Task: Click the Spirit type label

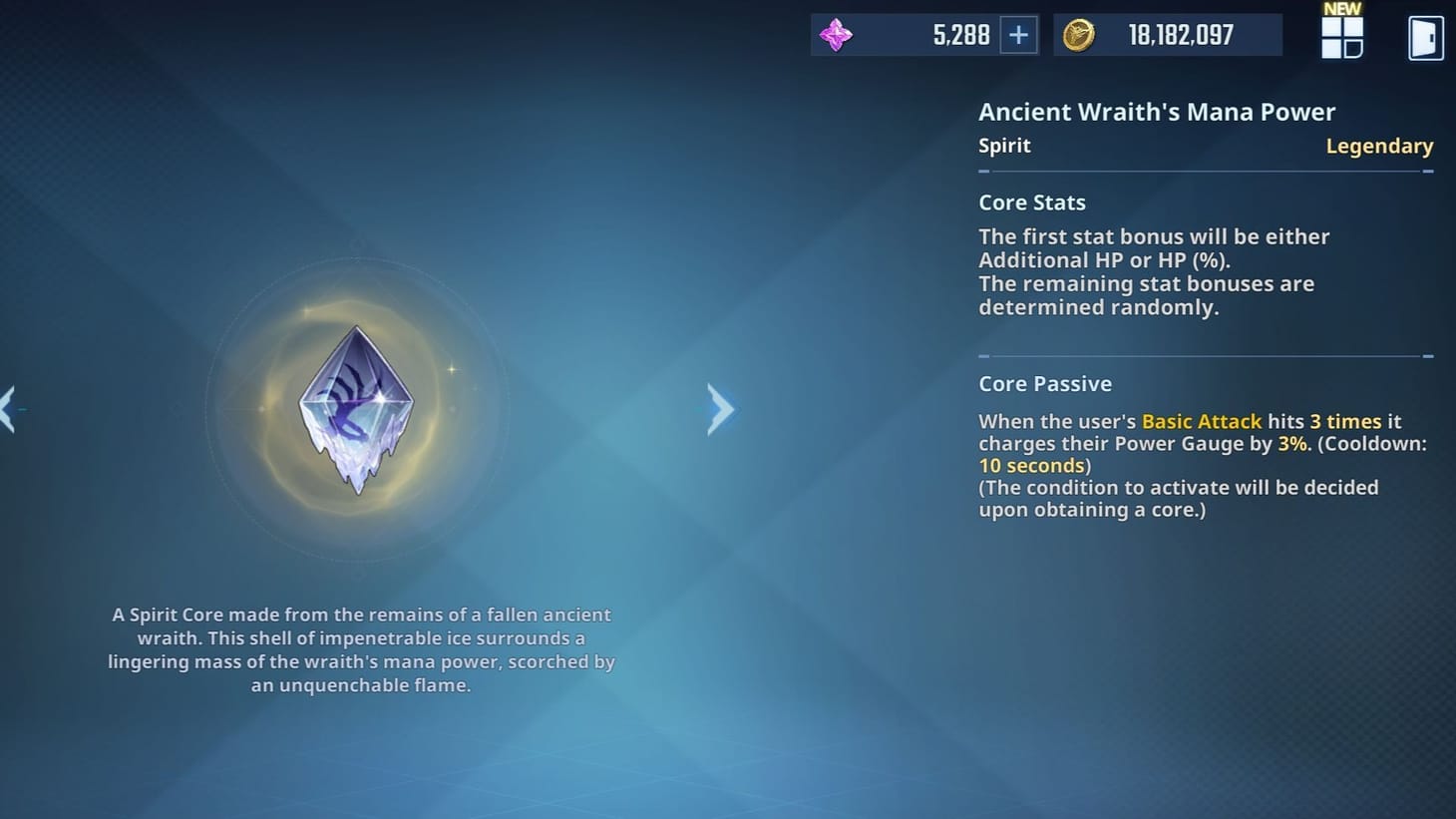Action: pos(1004,146)
